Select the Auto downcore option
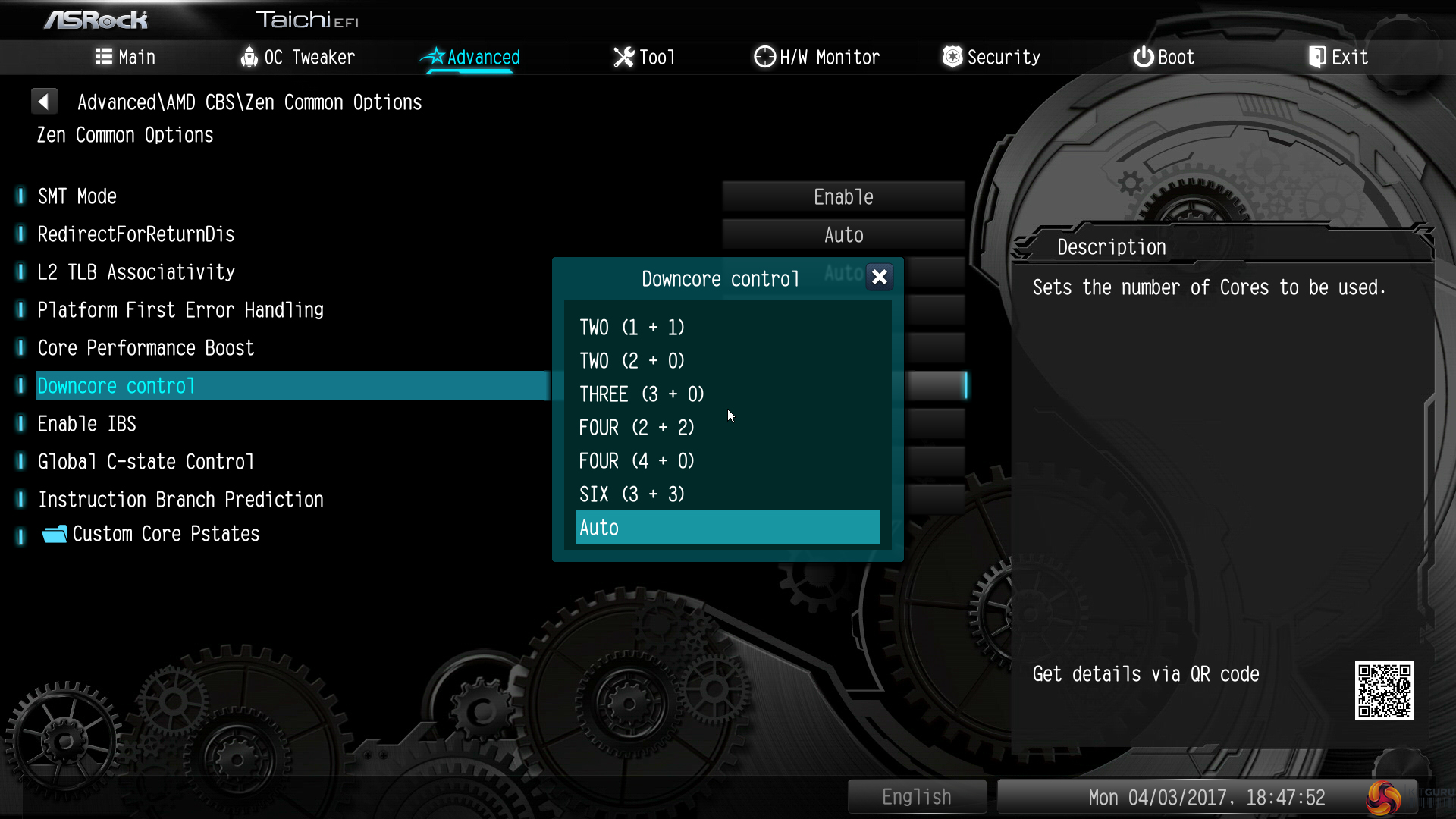This screenshot has width=1456, height=819. click(x=726, y=528)
